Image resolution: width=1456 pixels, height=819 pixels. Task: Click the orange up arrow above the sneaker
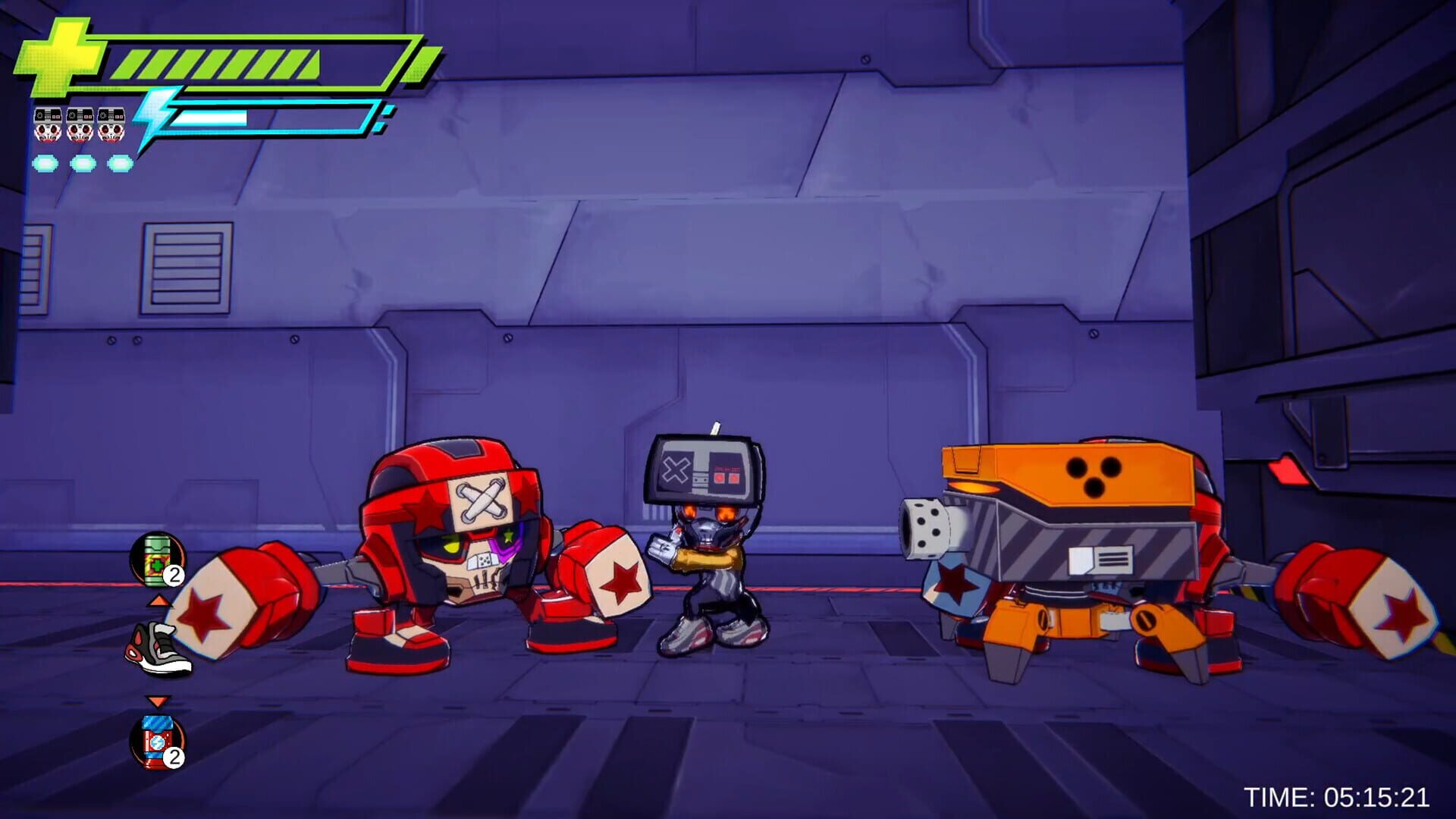[159, 600]
